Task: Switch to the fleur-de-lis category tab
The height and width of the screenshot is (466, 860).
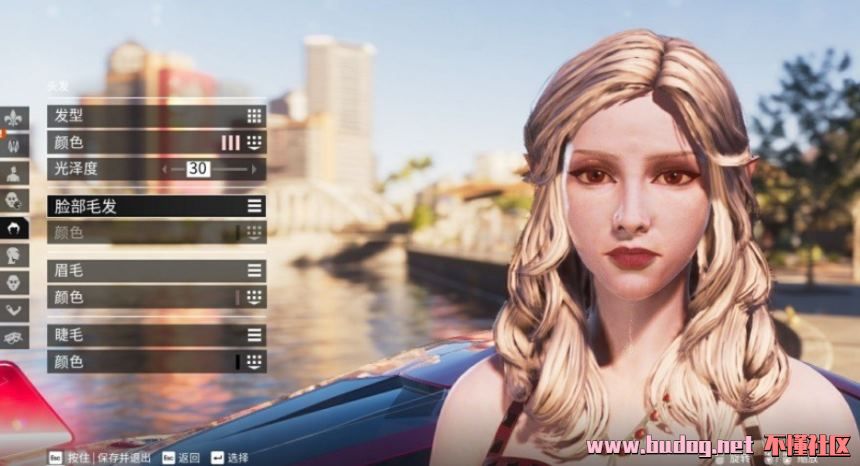Action: (x=15, y=118)
